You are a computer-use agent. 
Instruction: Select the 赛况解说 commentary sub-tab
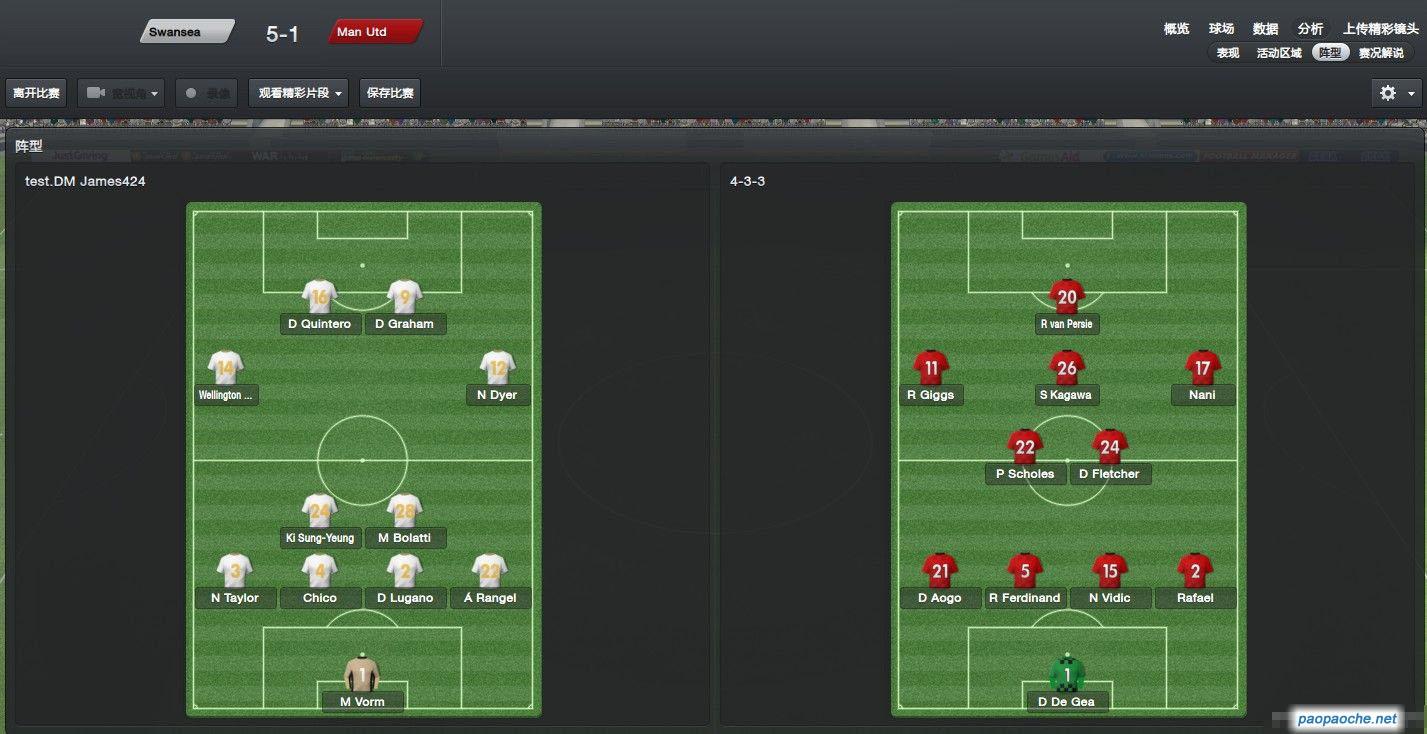[1381, 53]
